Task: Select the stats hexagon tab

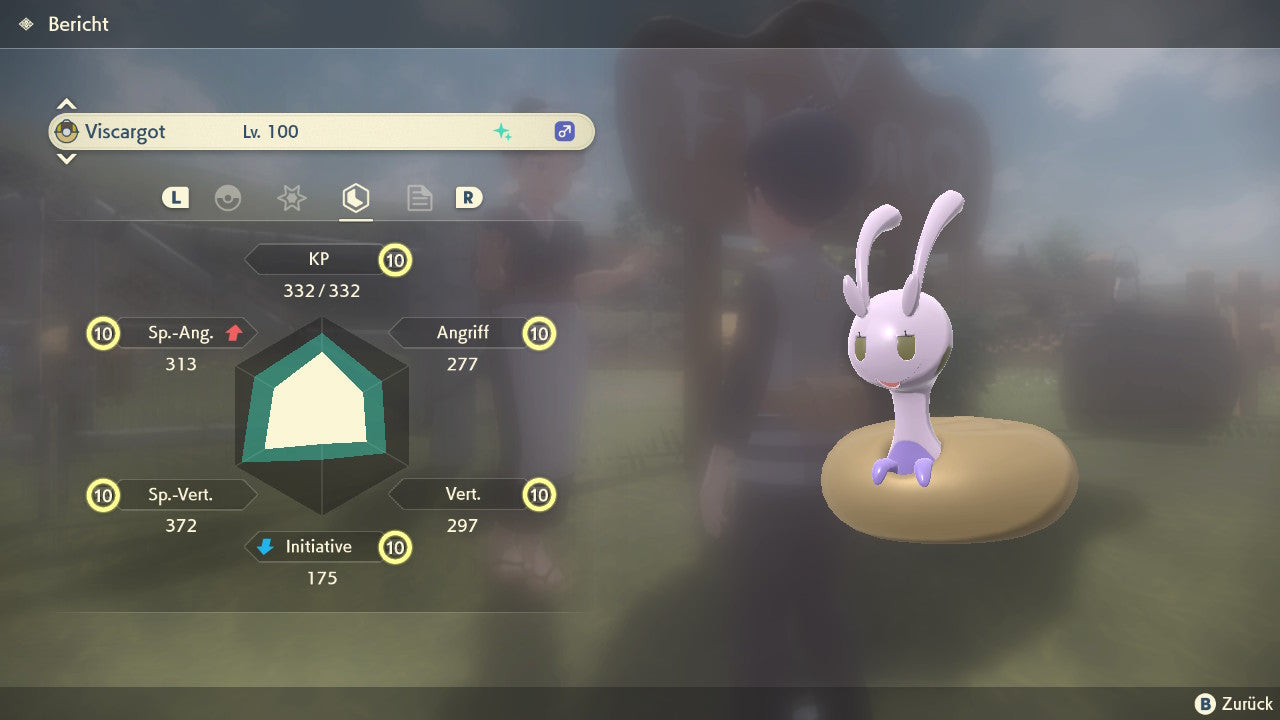Action: coord(355,198)
